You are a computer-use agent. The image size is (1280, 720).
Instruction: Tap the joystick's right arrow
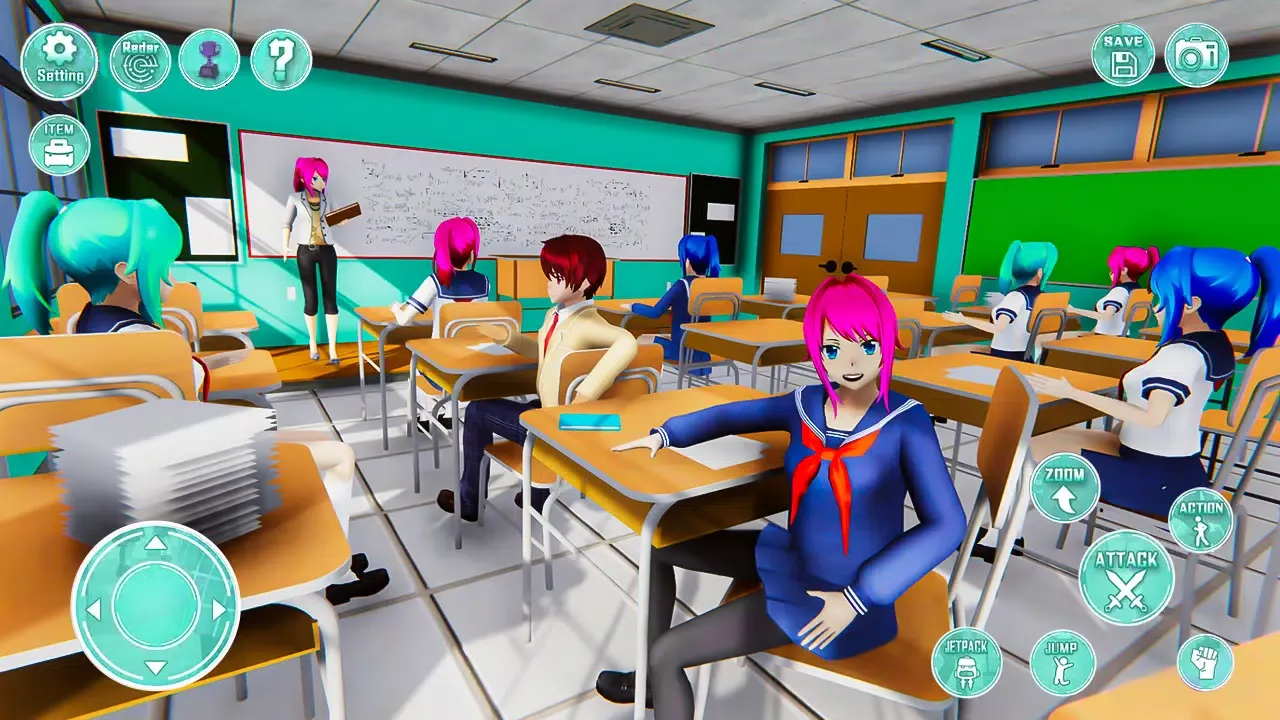(x=219, y=608)
